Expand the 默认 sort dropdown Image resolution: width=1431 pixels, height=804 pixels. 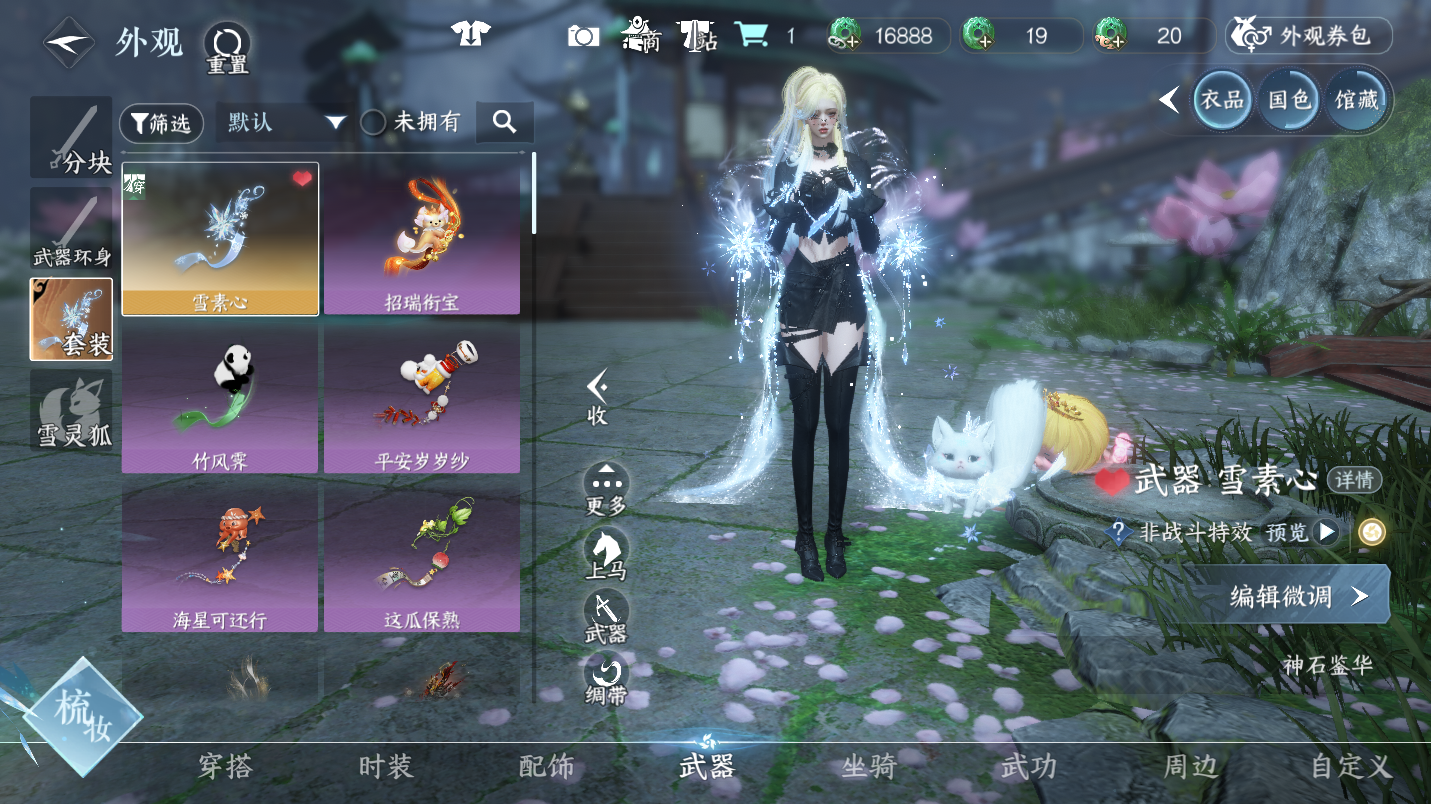[285, 123]
